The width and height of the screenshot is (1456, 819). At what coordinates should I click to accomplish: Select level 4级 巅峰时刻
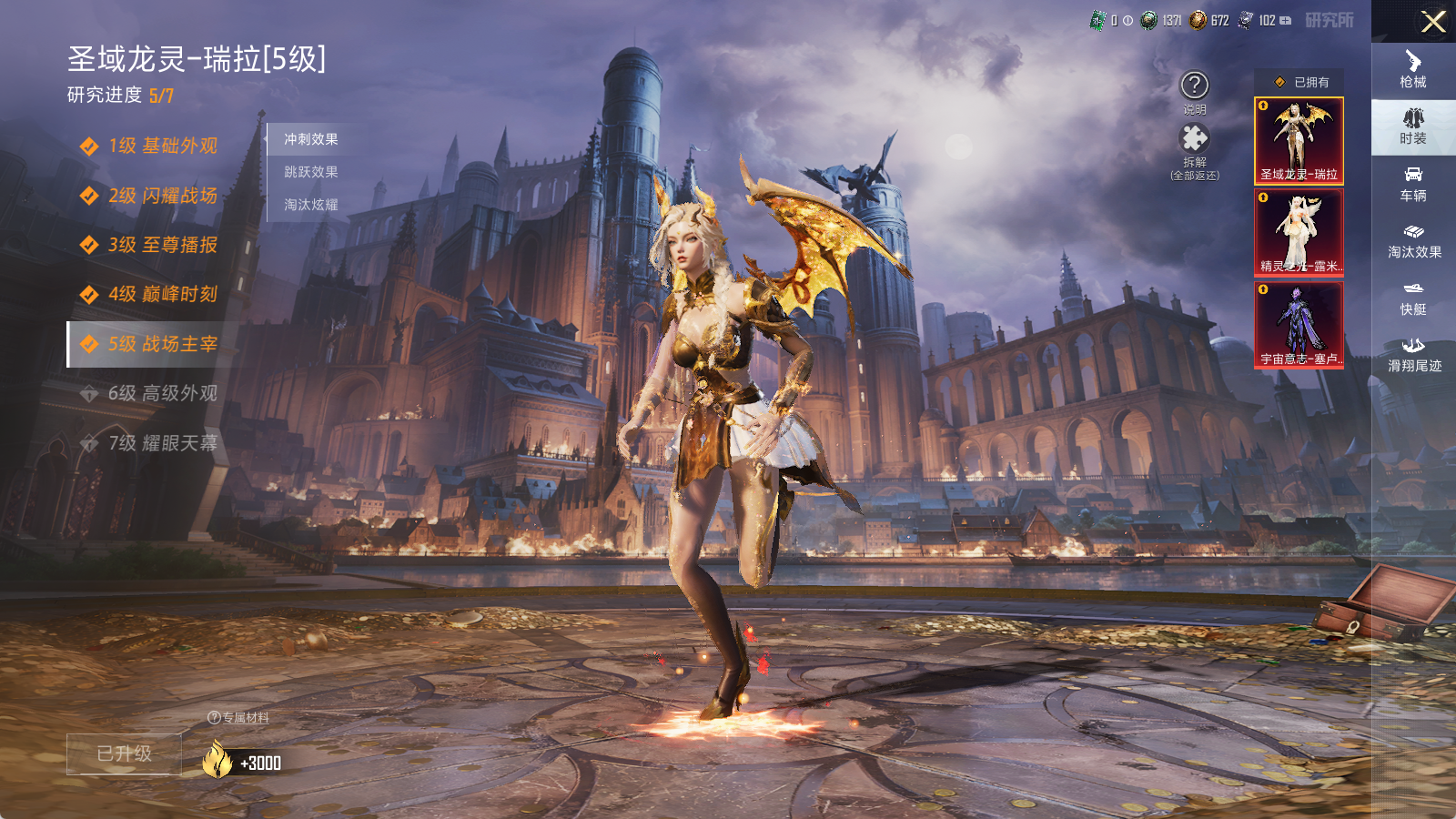[162, 294]
